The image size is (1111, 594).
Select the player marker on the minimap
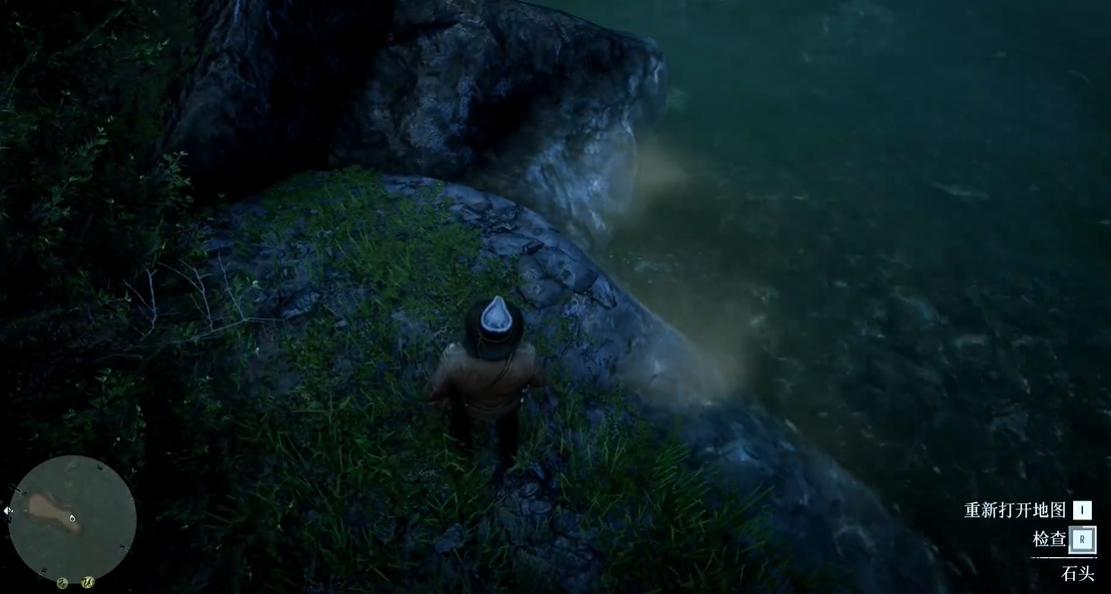tap(72, 518)
